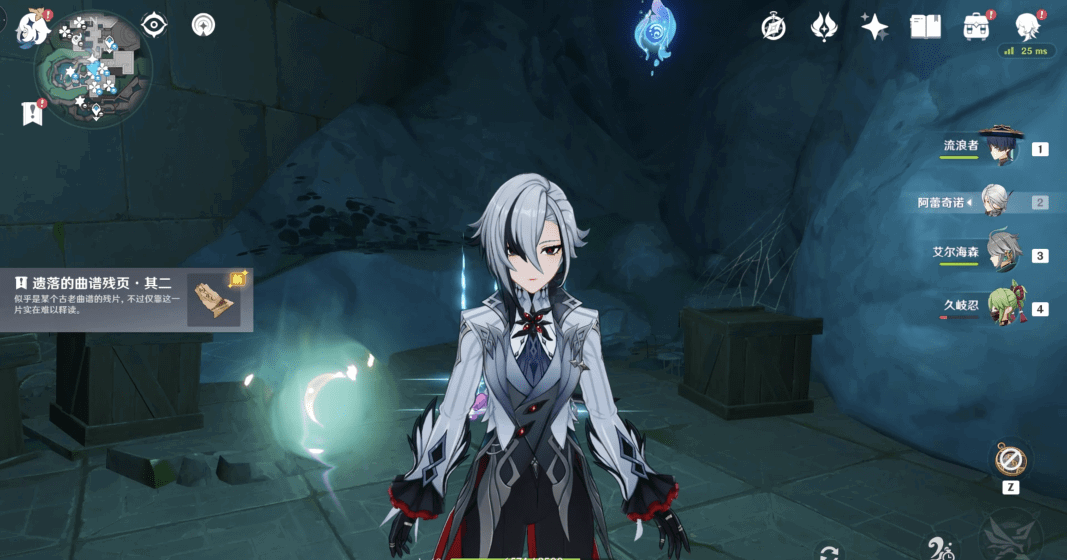The image size is (1067, 560).
Task: Open the quest log banner icon
Action: (32, 113)
